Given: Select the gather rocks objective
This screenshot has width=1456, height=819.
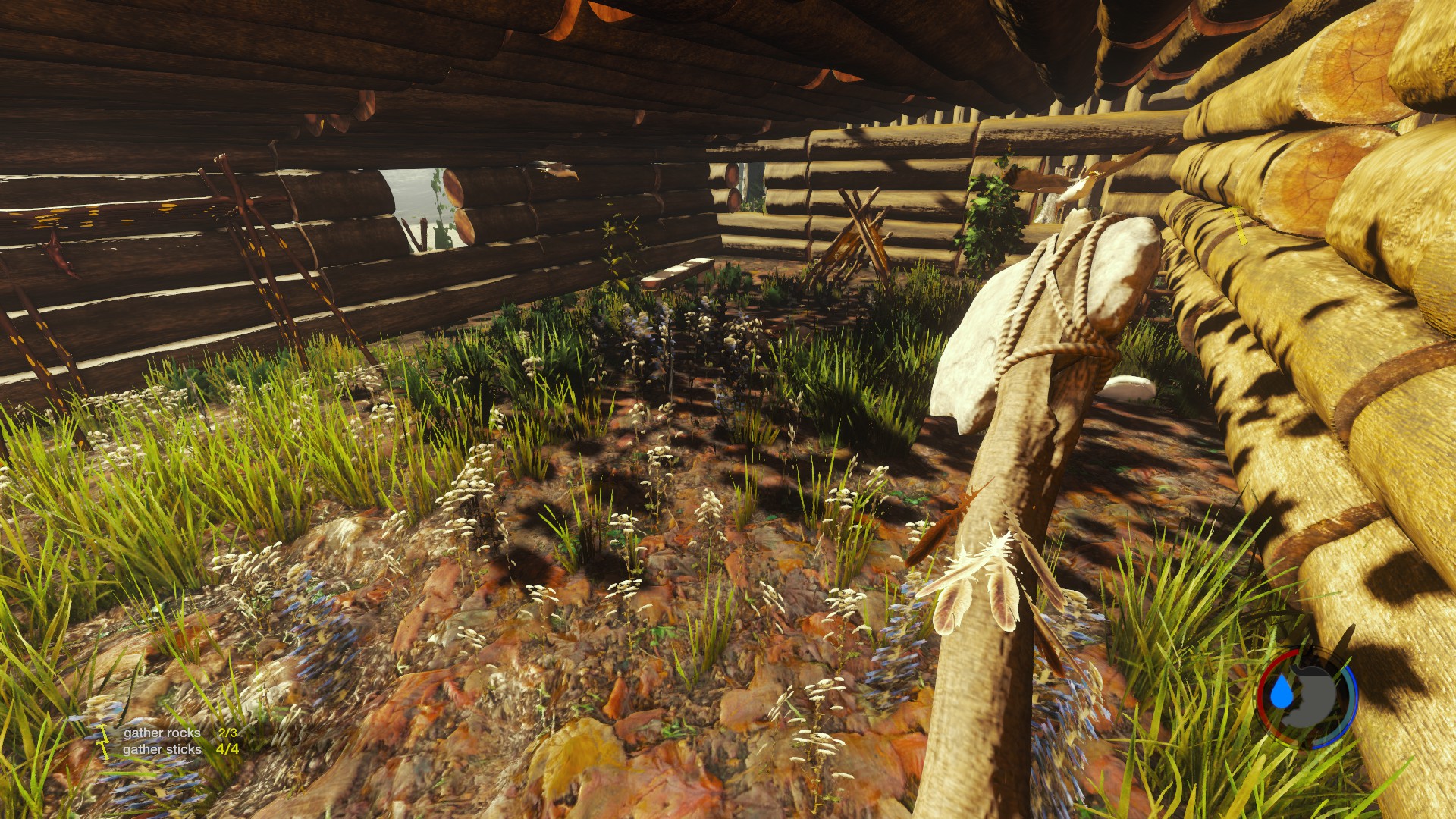Looking at the screenshot, I should pyautogui.click(x=162, y=733).
